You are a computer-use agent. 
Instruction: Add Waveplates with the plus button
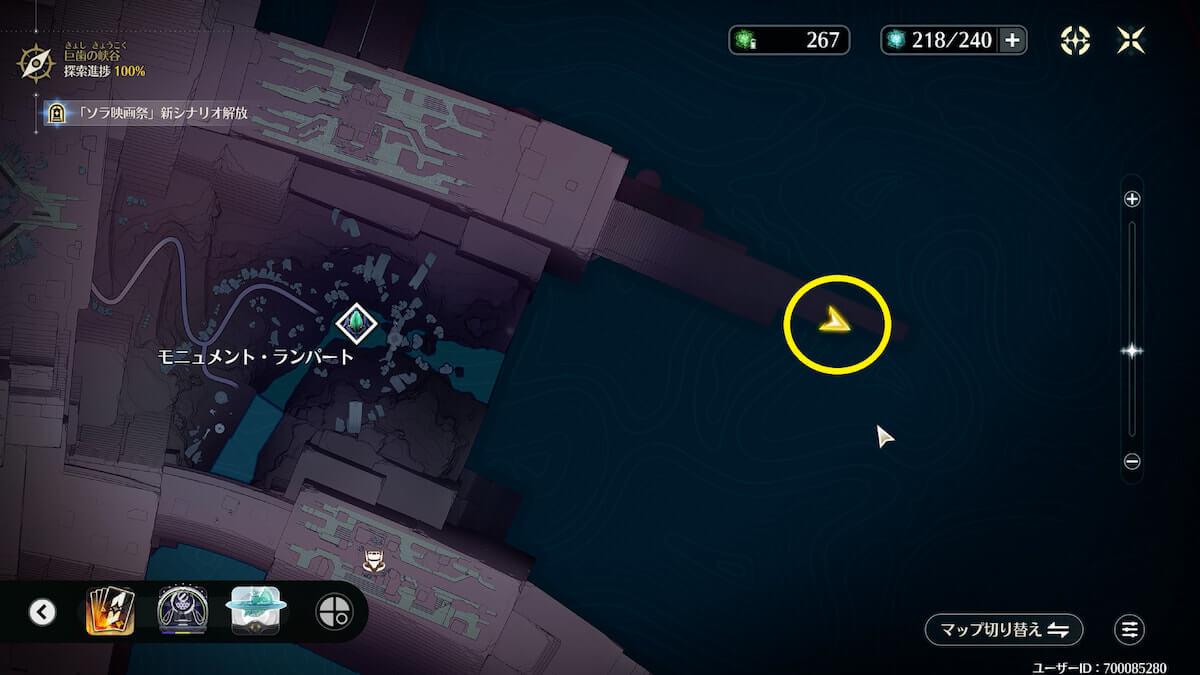click(1012, 40)
